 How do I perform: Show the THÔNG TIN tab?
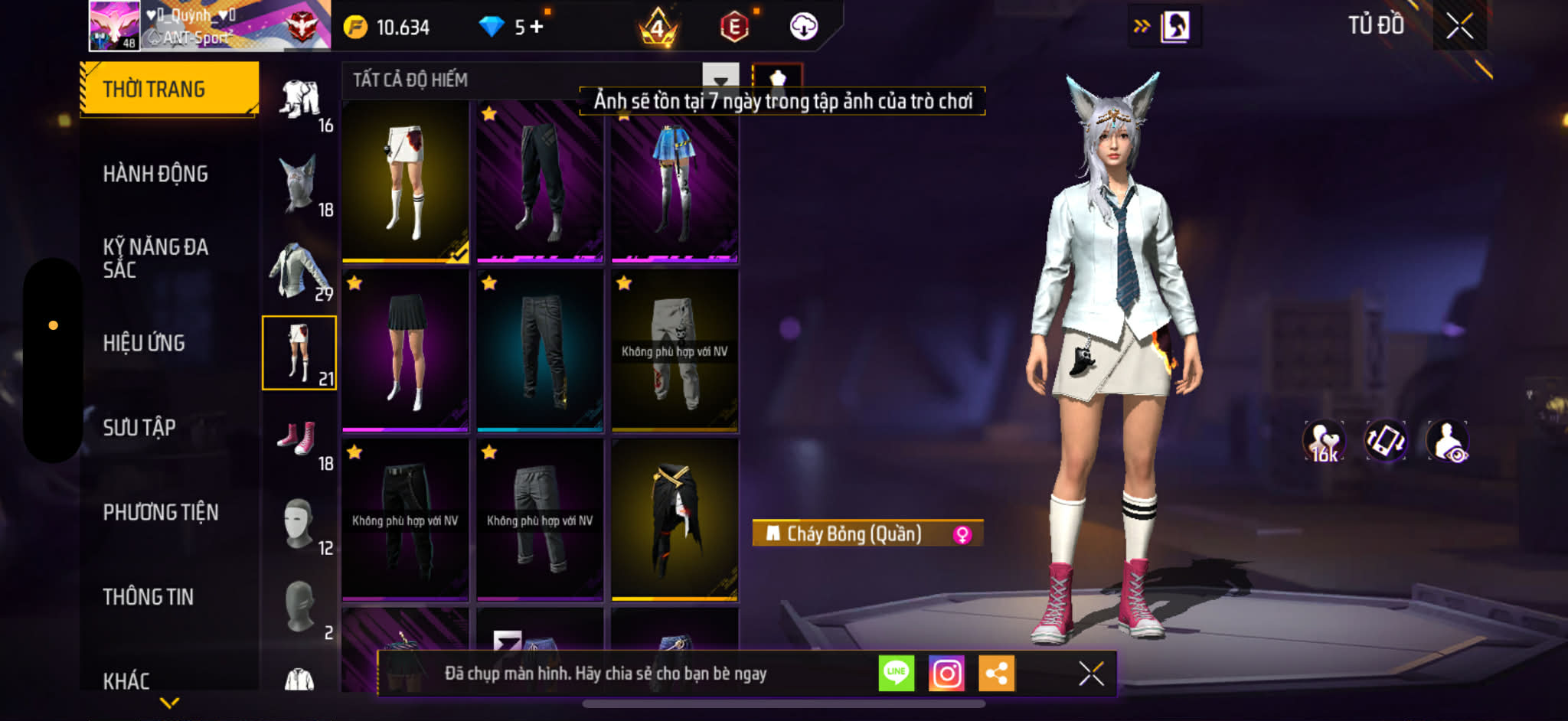149,597
